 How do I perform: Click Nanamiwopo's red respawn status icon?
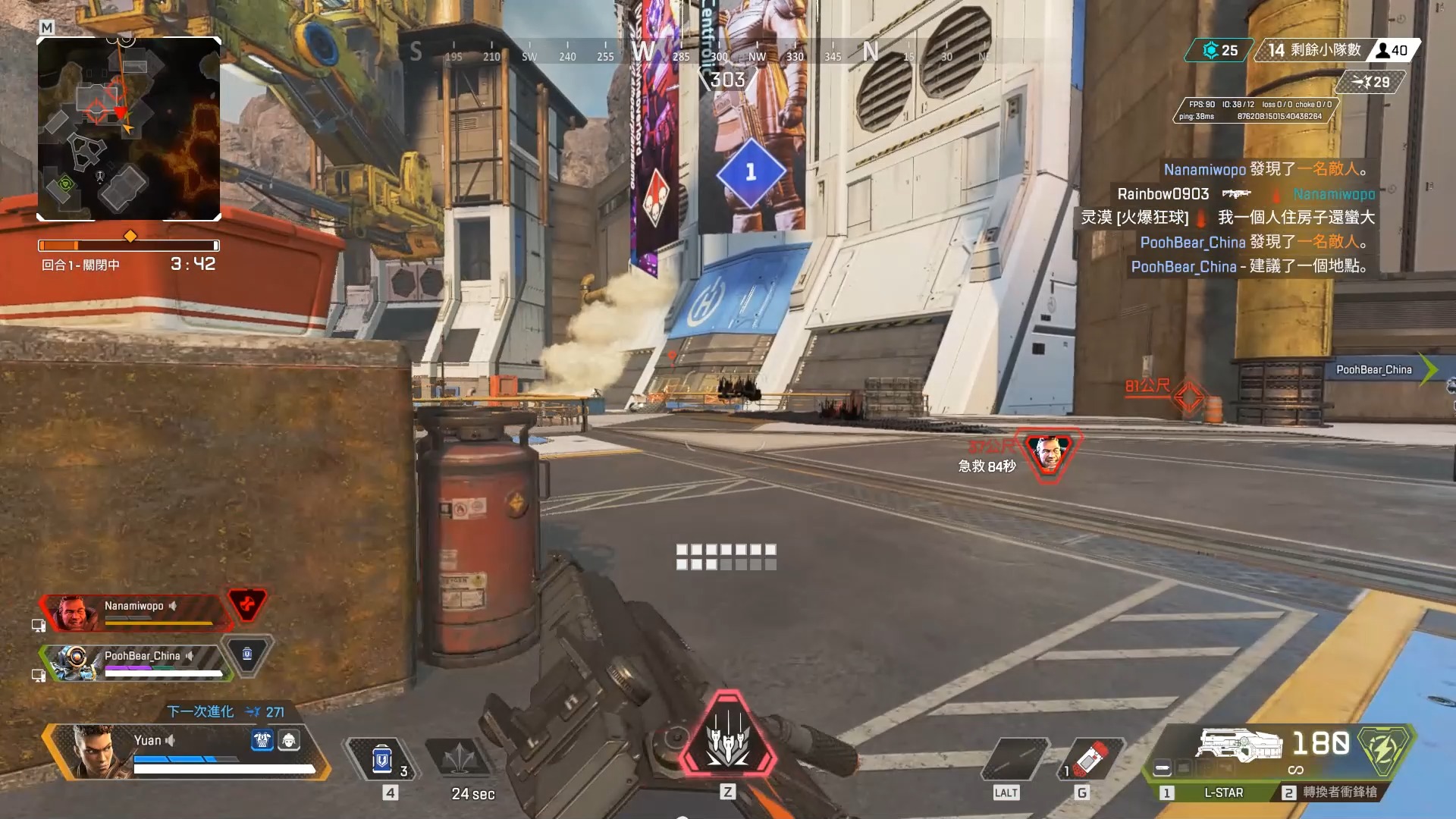[x=247, y=605]
